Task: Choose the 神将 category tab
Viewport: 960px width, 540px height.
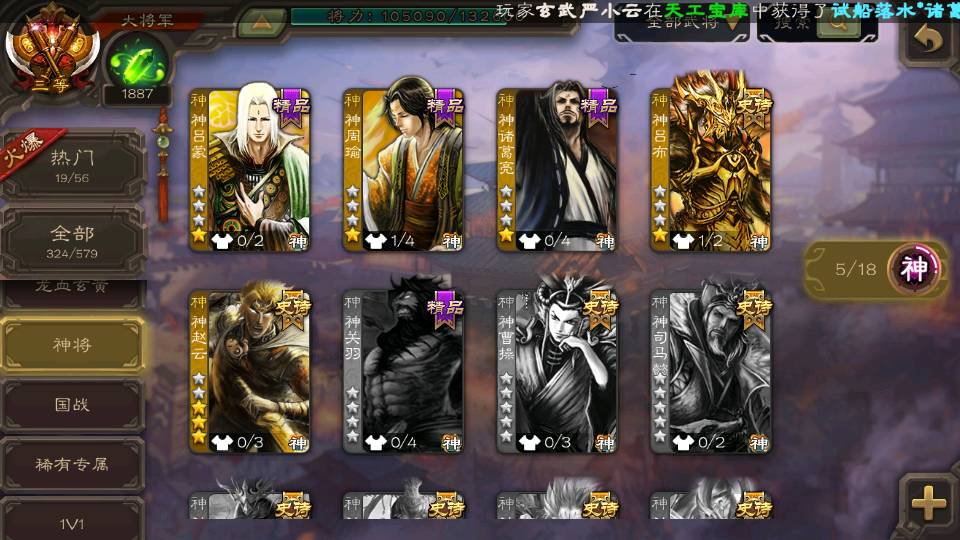Action: 72,345
